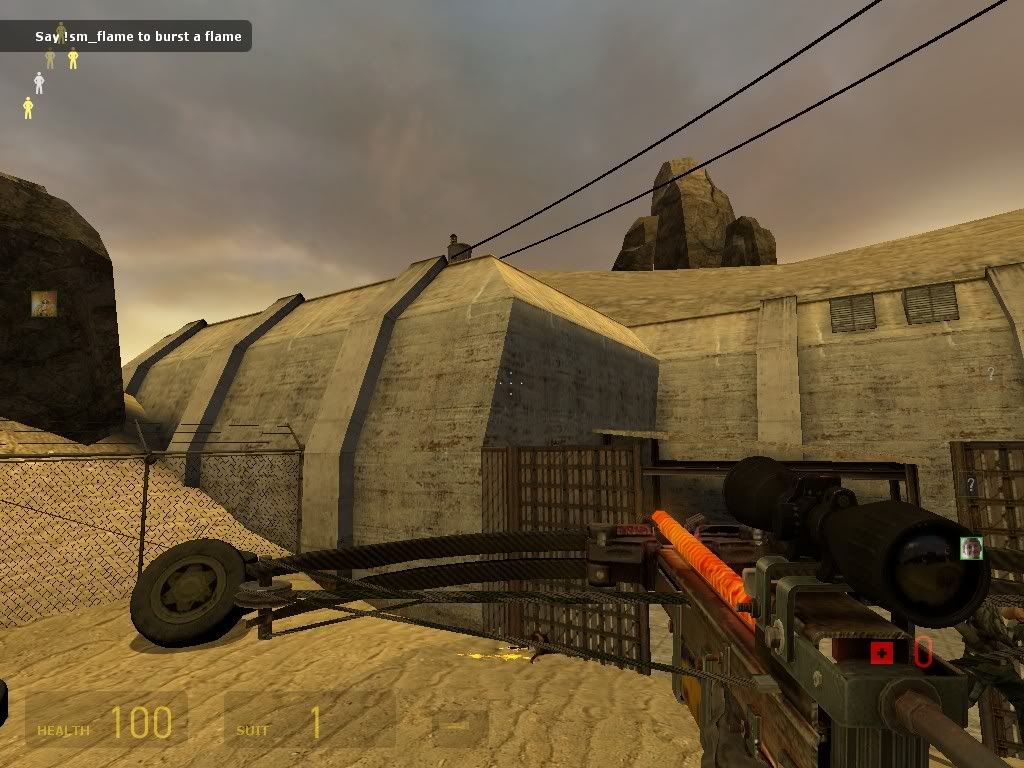Click the "Say !sm_flame" hint message

(138, 37)
